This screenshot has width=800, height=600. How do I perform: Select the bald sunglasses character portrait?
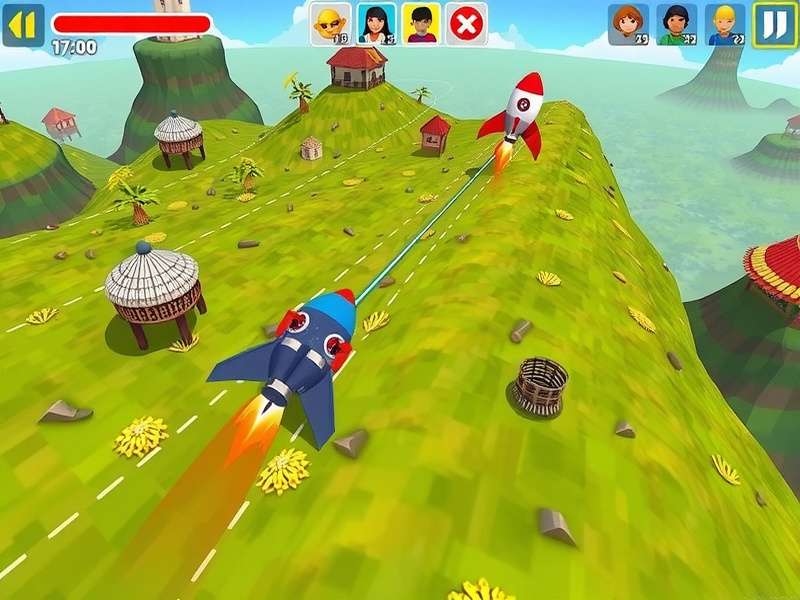click(331, 23)
